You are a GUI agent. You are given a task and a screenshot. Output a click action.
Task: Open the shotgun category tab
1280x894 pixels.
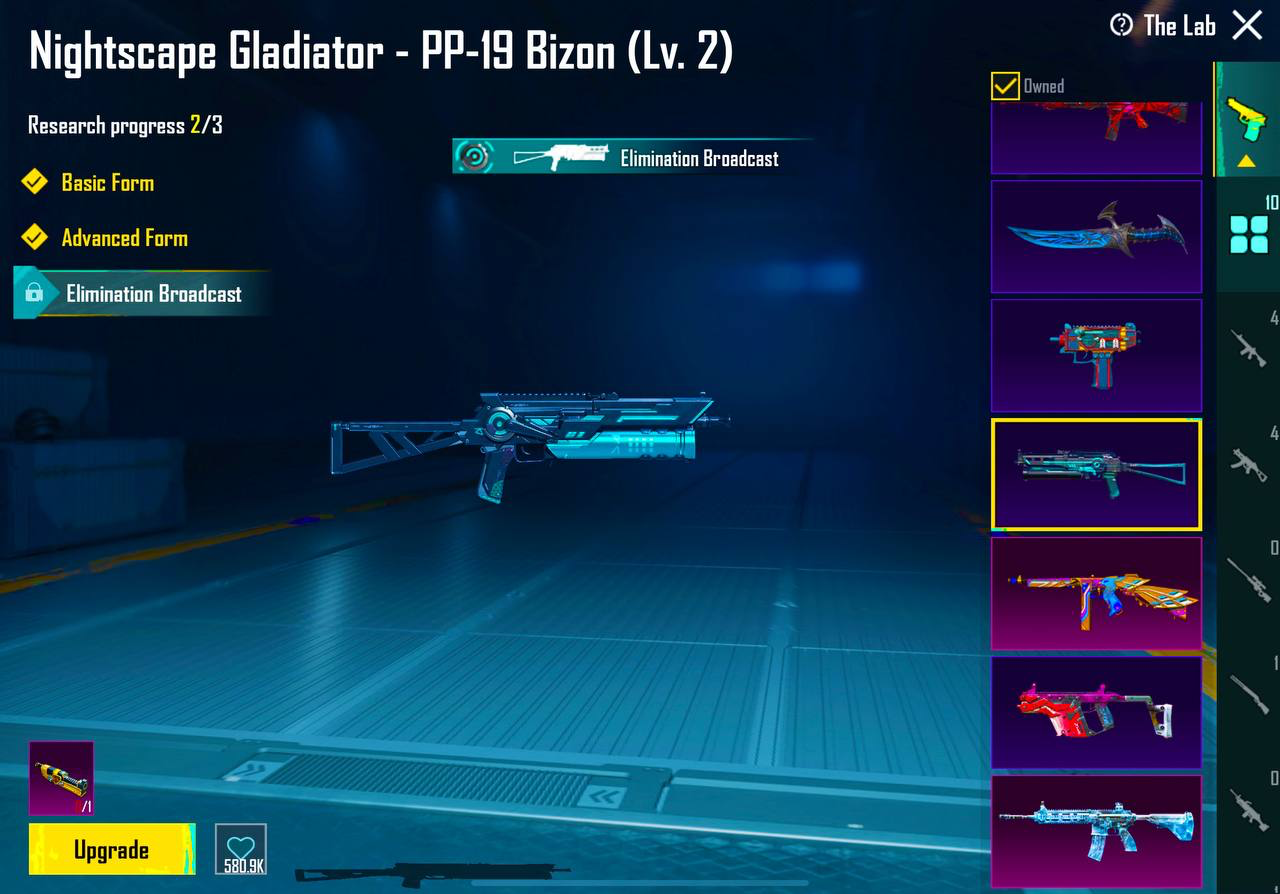click(1248, 694)
